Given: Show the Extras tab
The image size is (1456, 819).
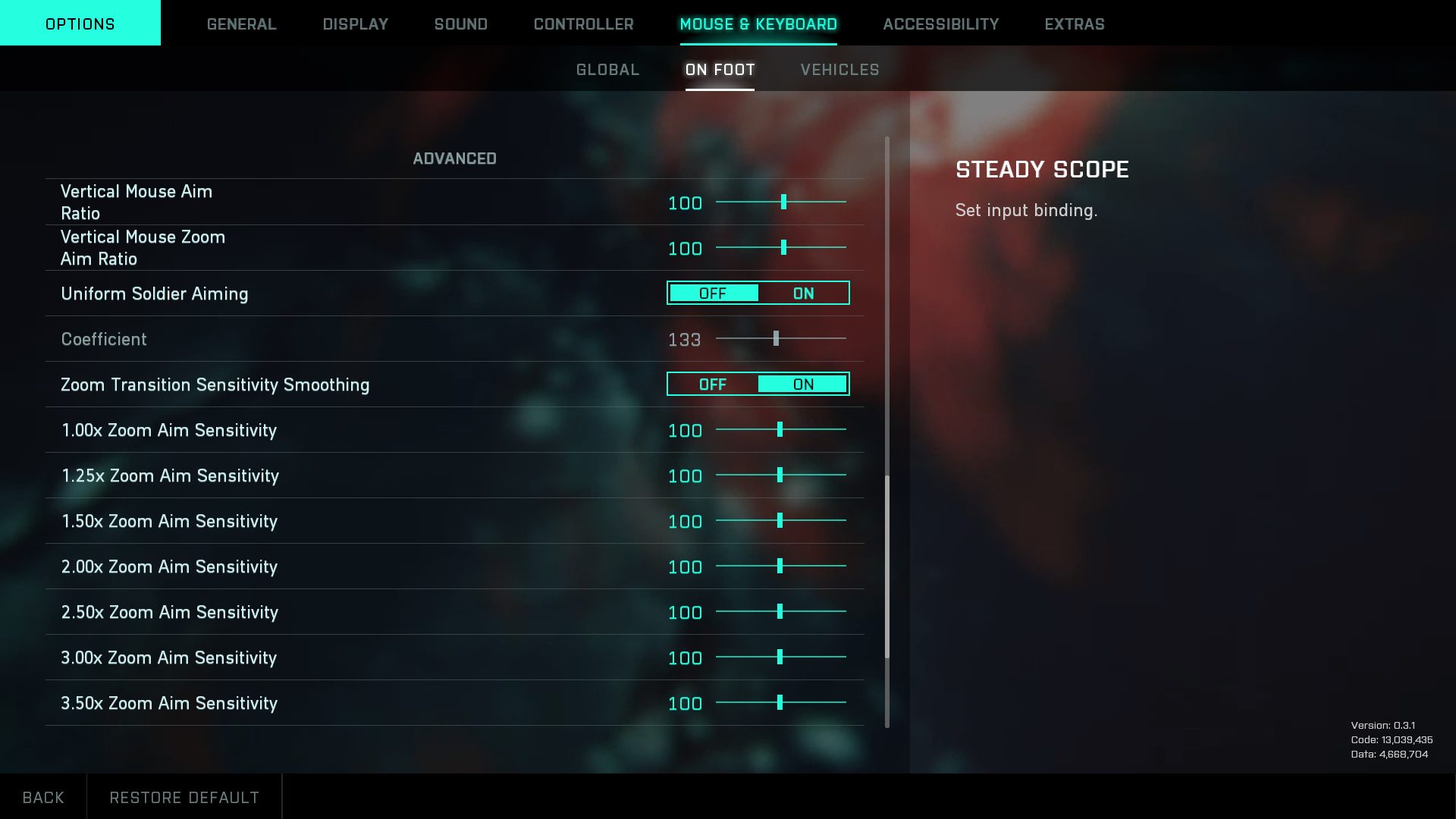Looking at the screenshot, I should click(1074, 24).
